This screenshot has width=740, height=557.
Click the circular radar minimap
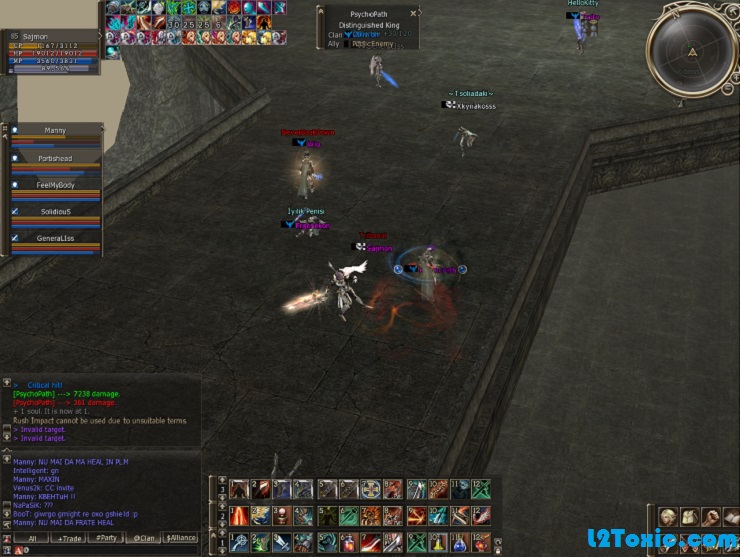(x=692, y=51)
